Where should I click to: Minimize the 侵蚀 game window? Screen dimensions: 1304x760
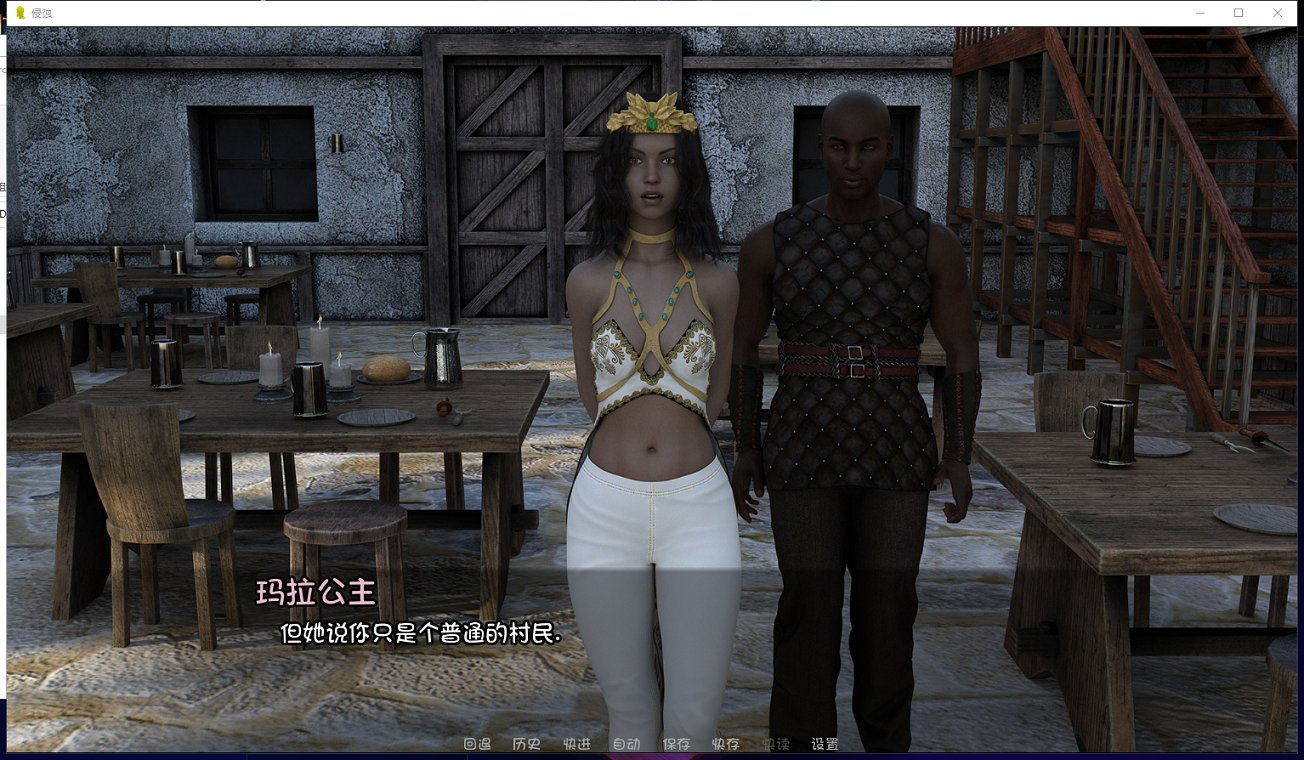pos(1199,13)
